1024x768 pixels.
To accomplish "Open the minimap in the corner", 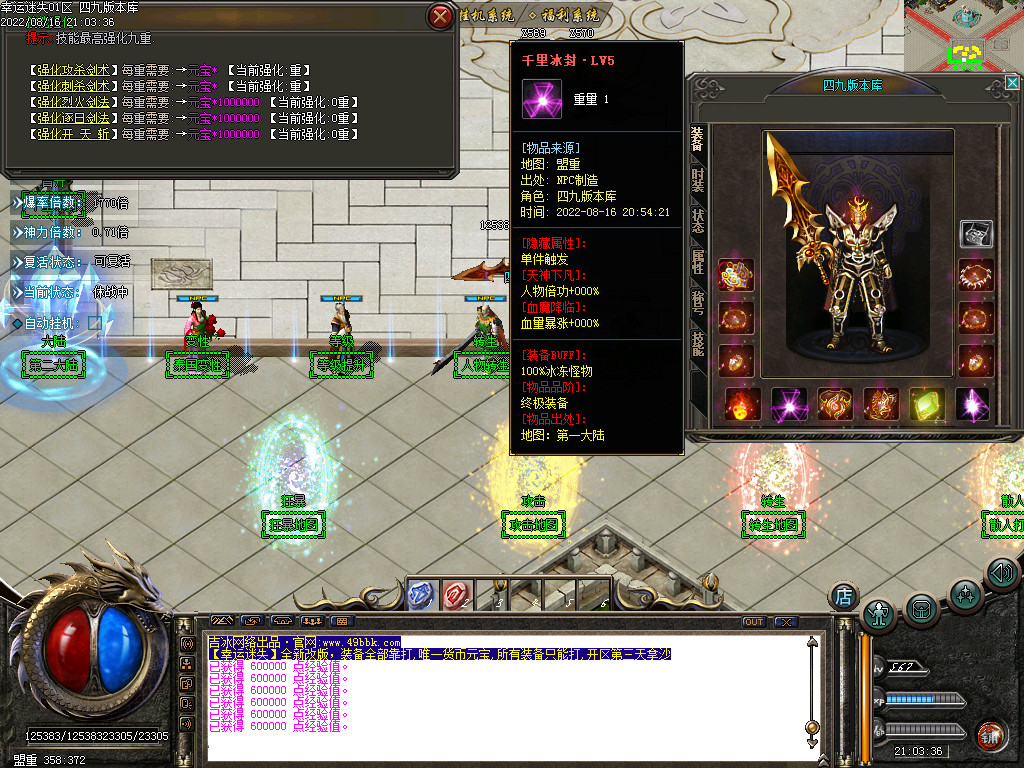I will tap(964, 35).
